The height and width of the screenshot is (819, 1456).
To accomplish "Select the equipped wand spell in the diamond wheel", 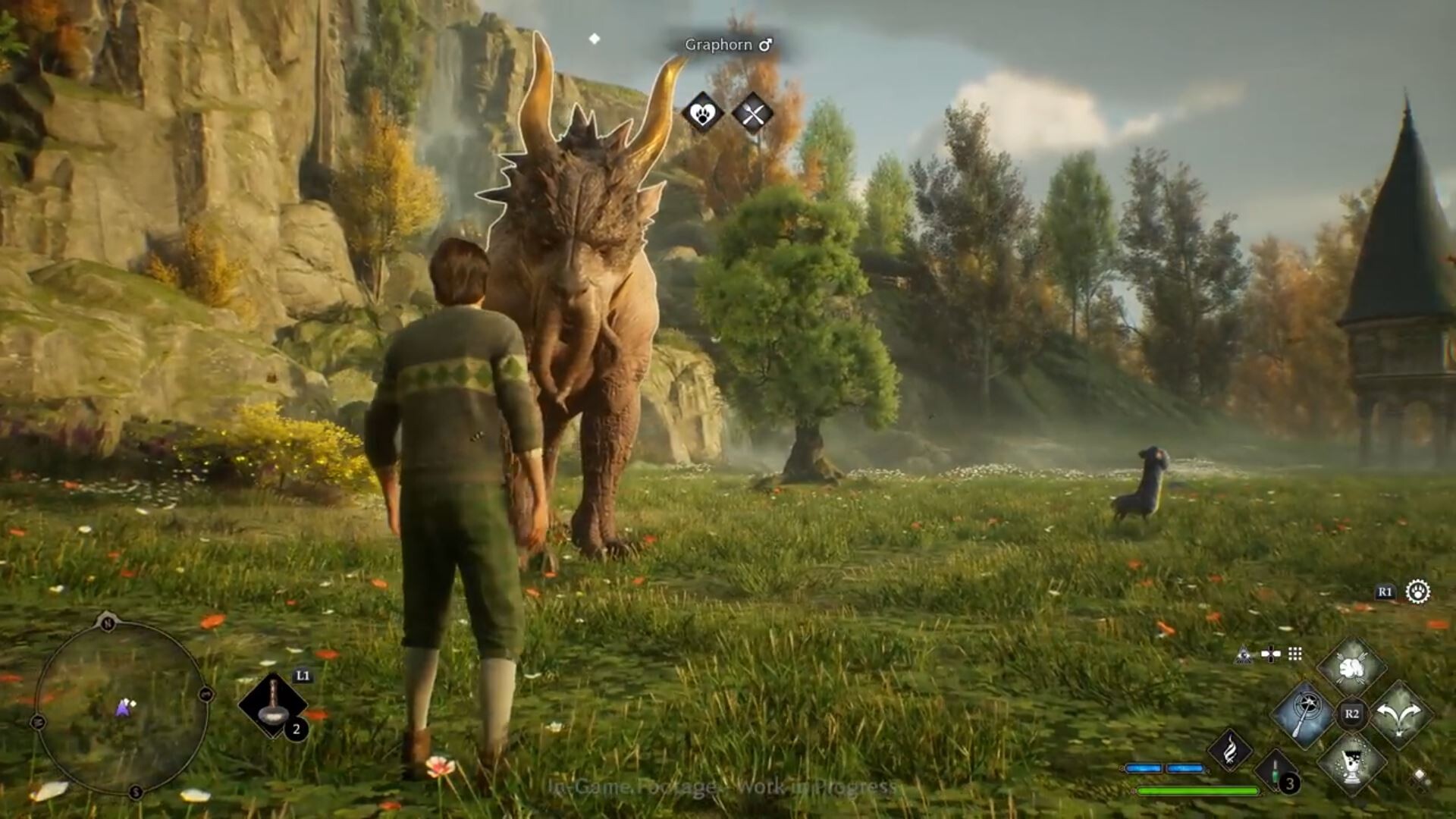I will tap(1302, 716).
